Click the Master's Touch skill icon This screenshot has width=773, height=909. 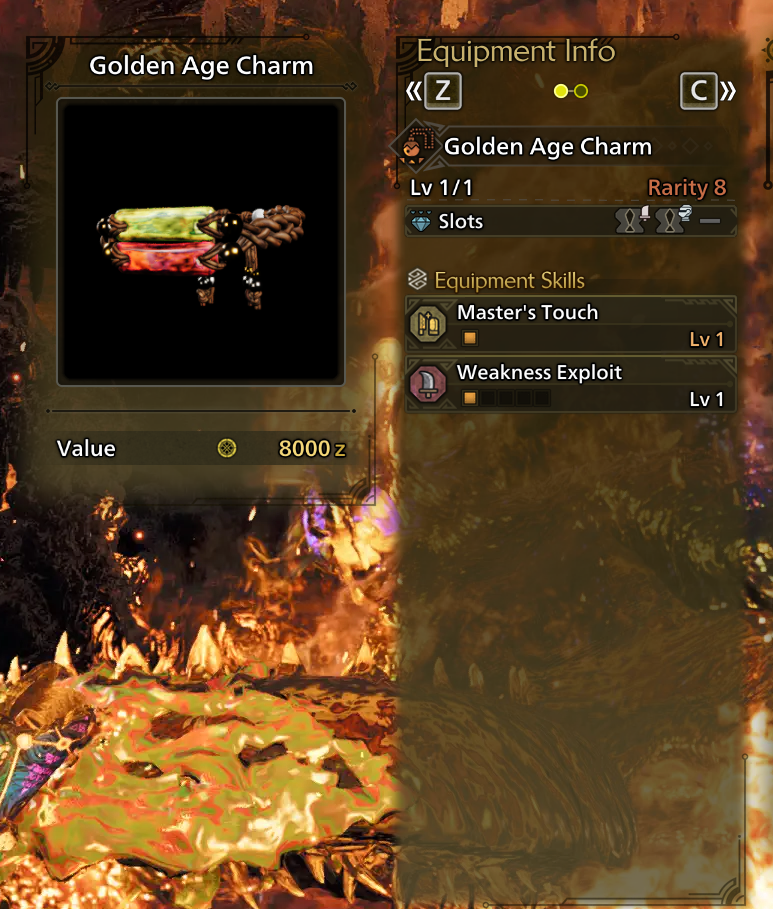(428, 324)
